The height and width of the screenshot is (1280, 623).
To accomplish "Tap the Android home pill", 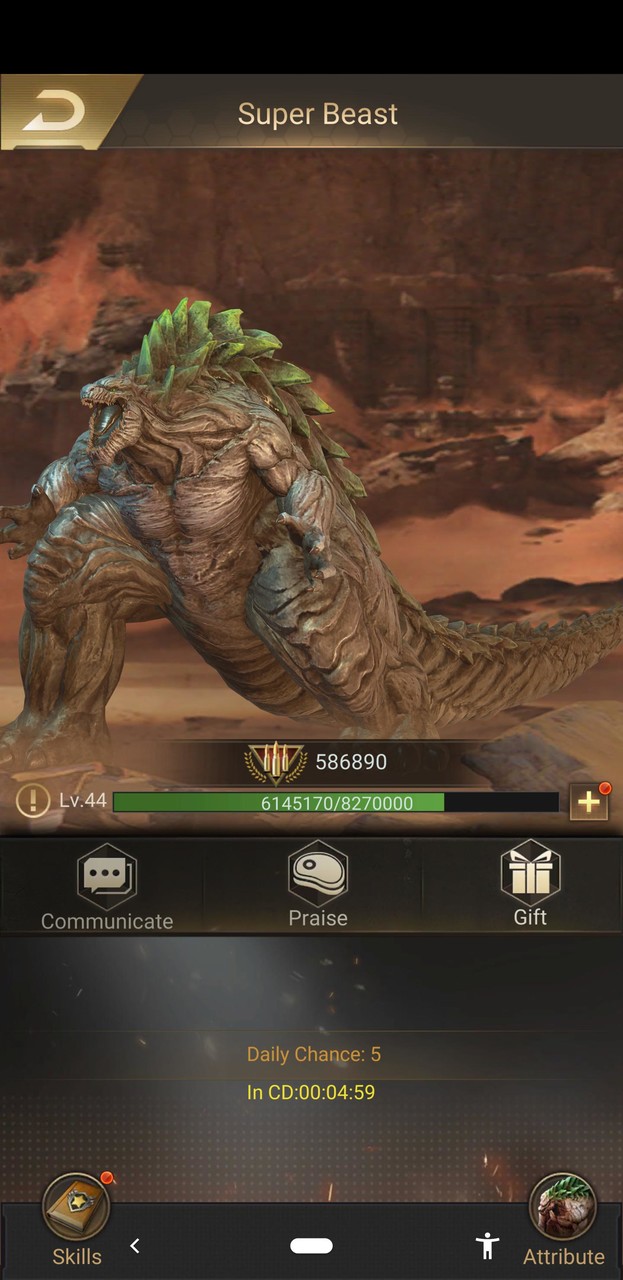I will point(311,1245).
